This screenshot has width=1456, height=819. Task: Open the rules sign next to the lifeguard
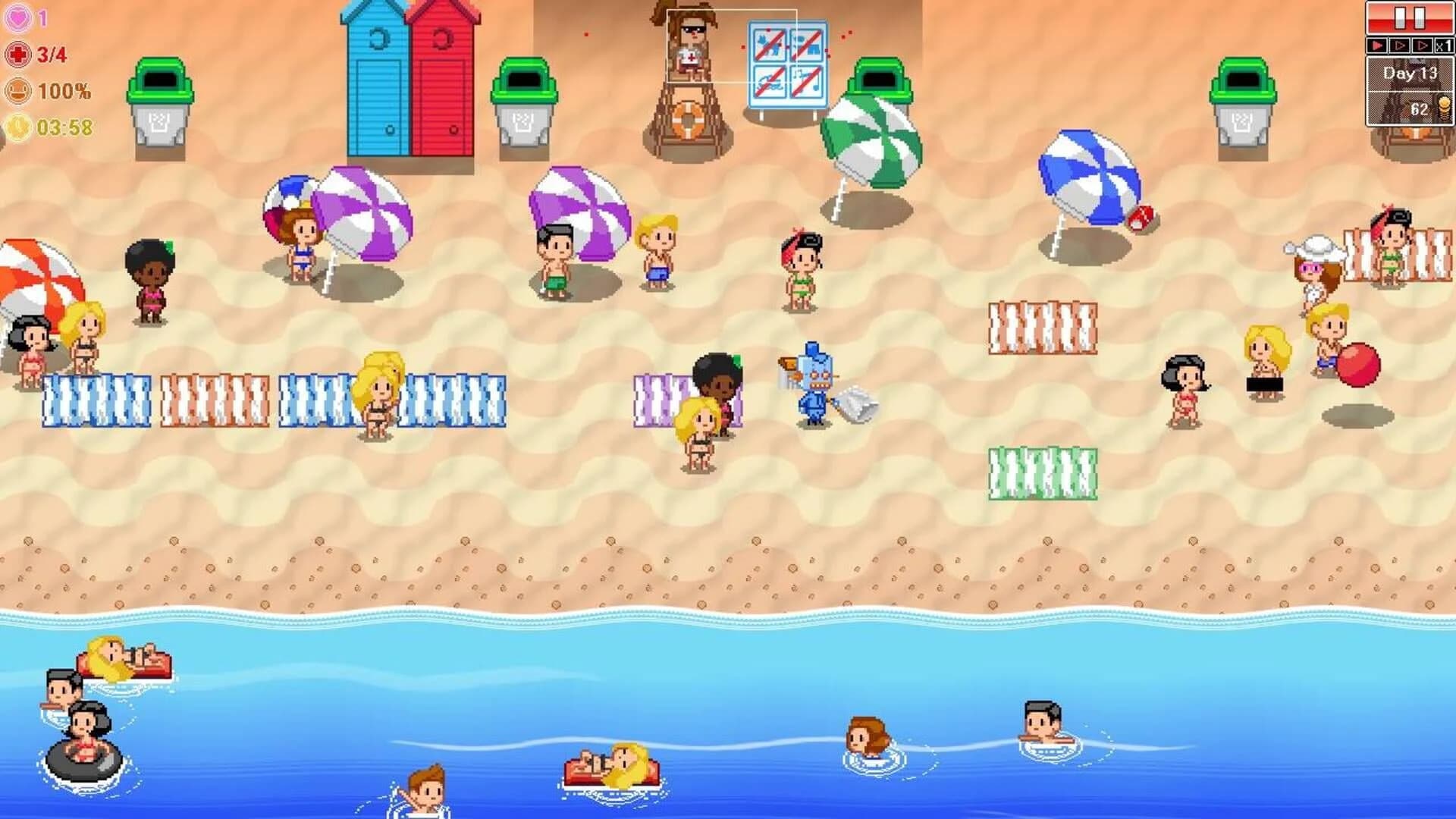(789, 61)
